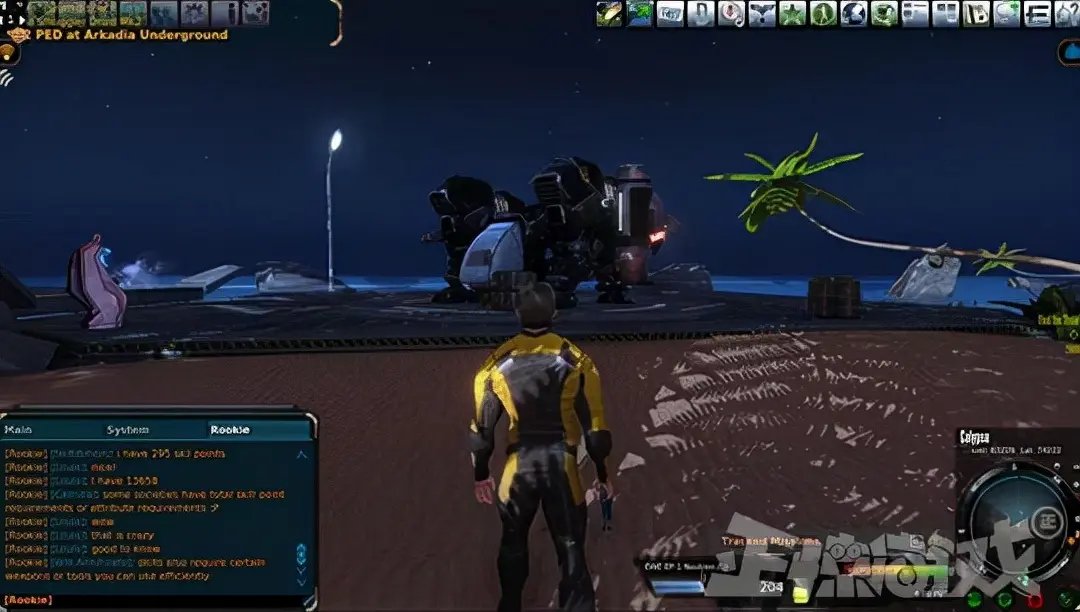Screen dimensions: 1080x612
Task: Open the speech bubble icon
Action: [1006, 13]
